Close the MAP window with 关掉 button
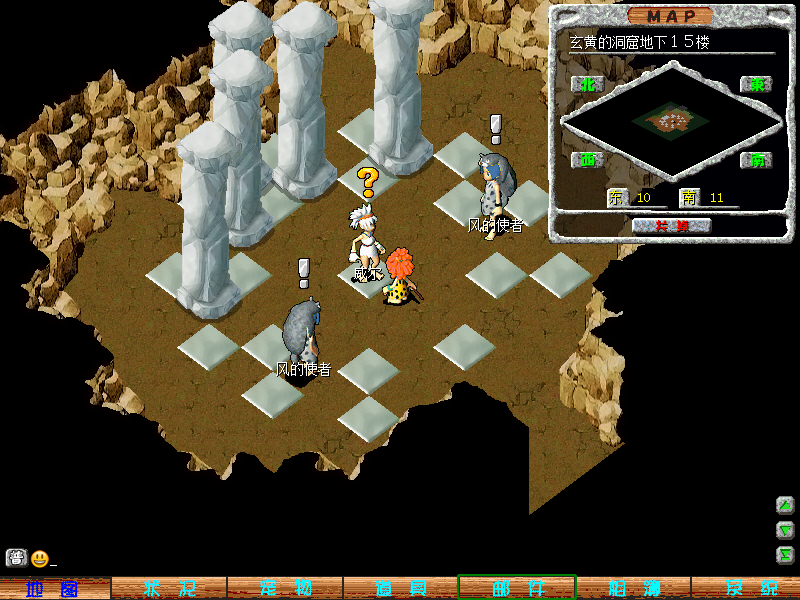Image resolution: width=800 pixels, height=600 pixels. 671,226
